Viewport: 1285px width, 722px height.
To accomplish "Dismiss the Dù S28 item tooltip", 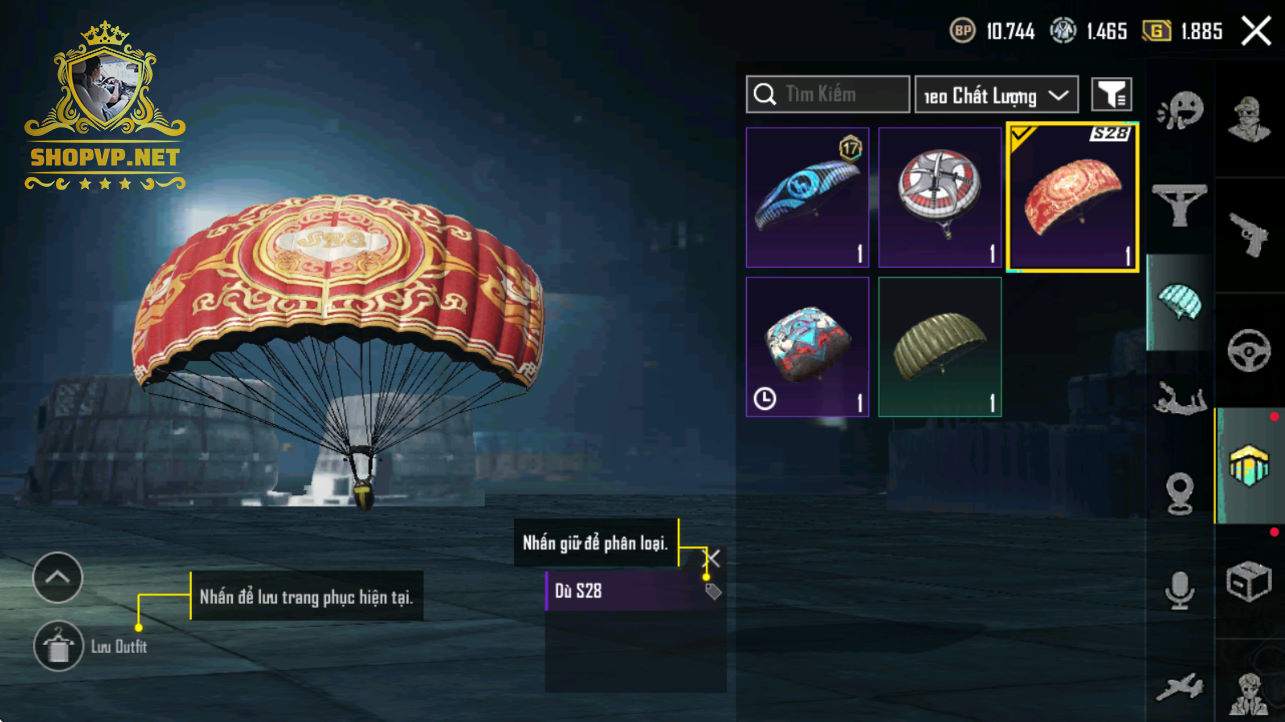I will pos(712,558).
